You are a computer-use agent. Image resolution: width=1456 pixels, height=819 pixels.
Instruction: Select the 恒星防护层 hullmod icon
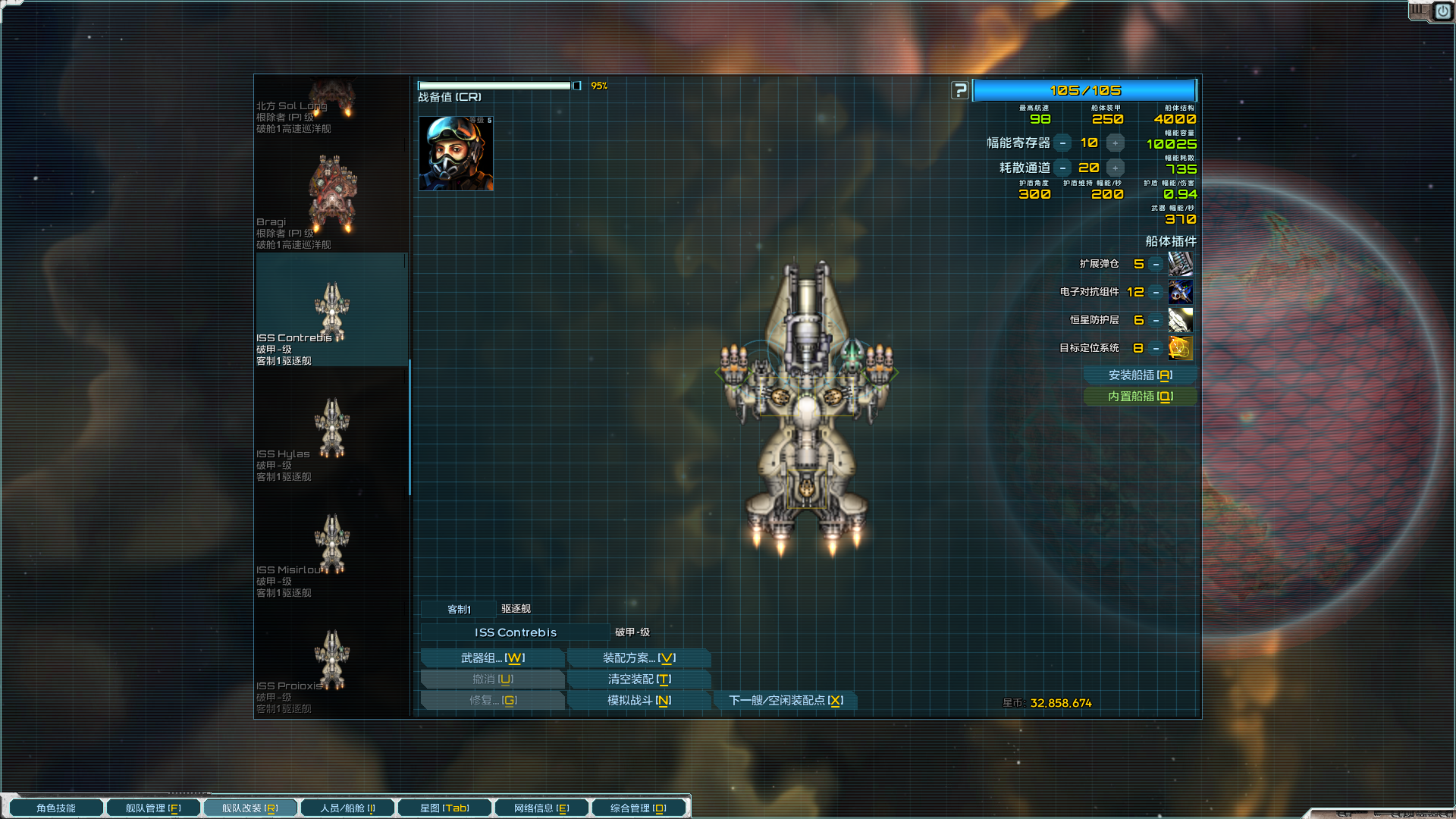tap(1180, 320)
